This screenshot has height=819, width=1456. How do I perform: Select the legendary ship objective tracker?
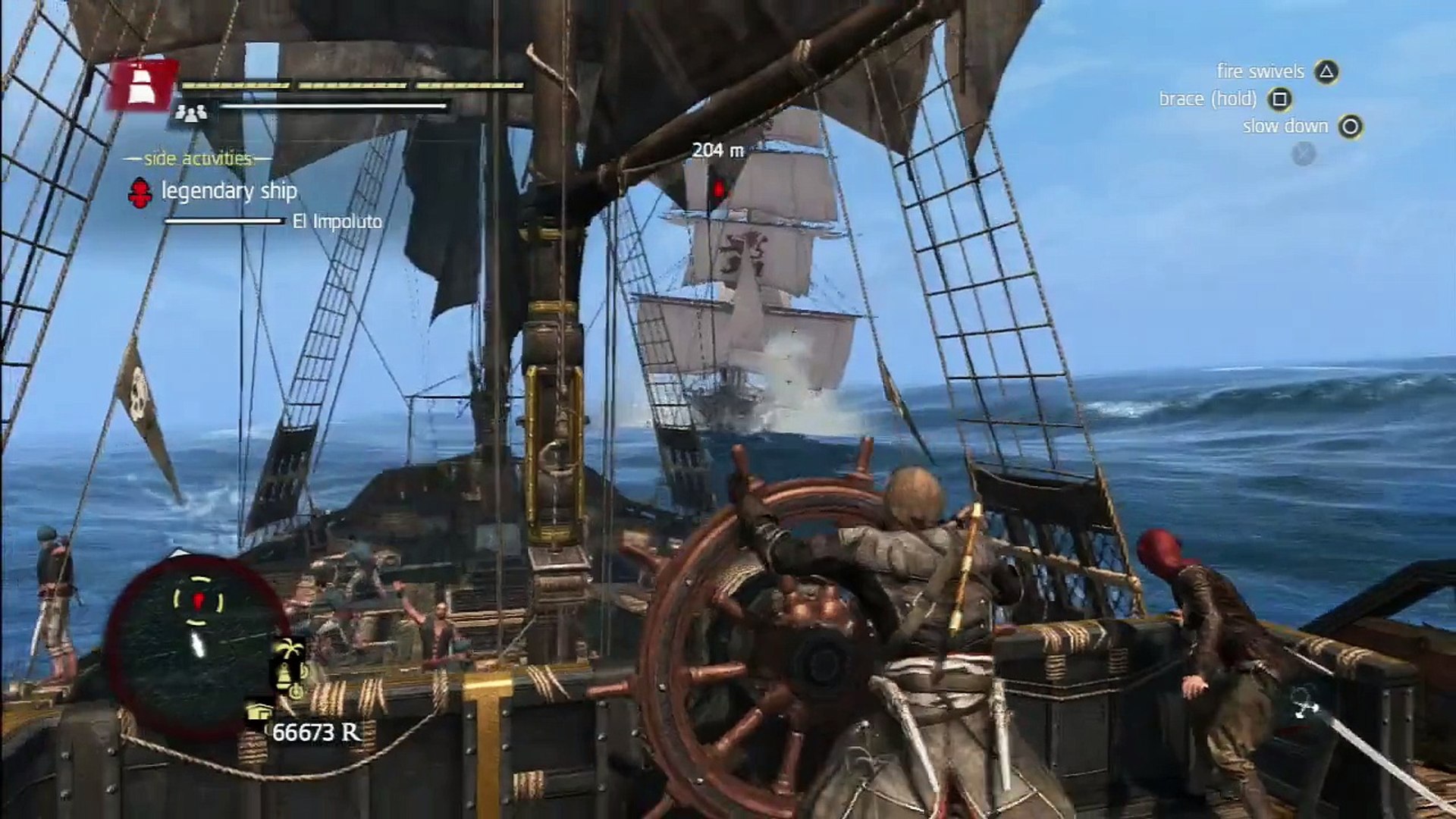(227, 191)
